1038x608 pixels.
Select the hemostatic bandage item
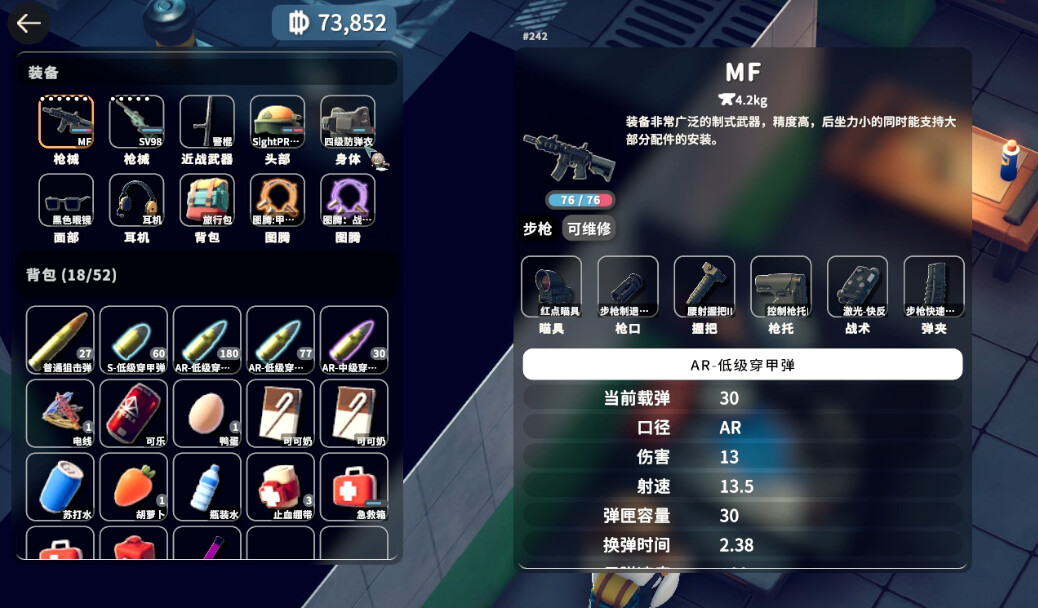pyautogui.click(x=281, y=487)
